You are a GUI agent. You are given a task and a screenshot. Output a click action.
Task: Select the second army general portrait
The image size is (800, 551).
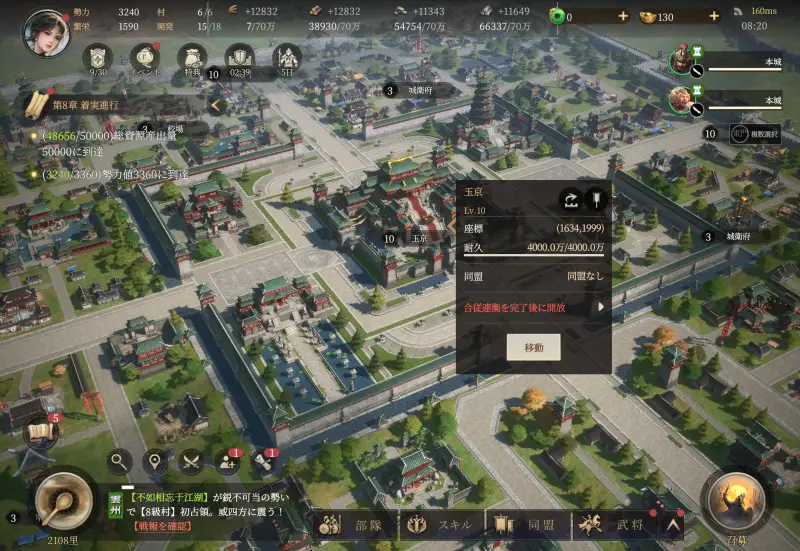[x=682, y=98]
